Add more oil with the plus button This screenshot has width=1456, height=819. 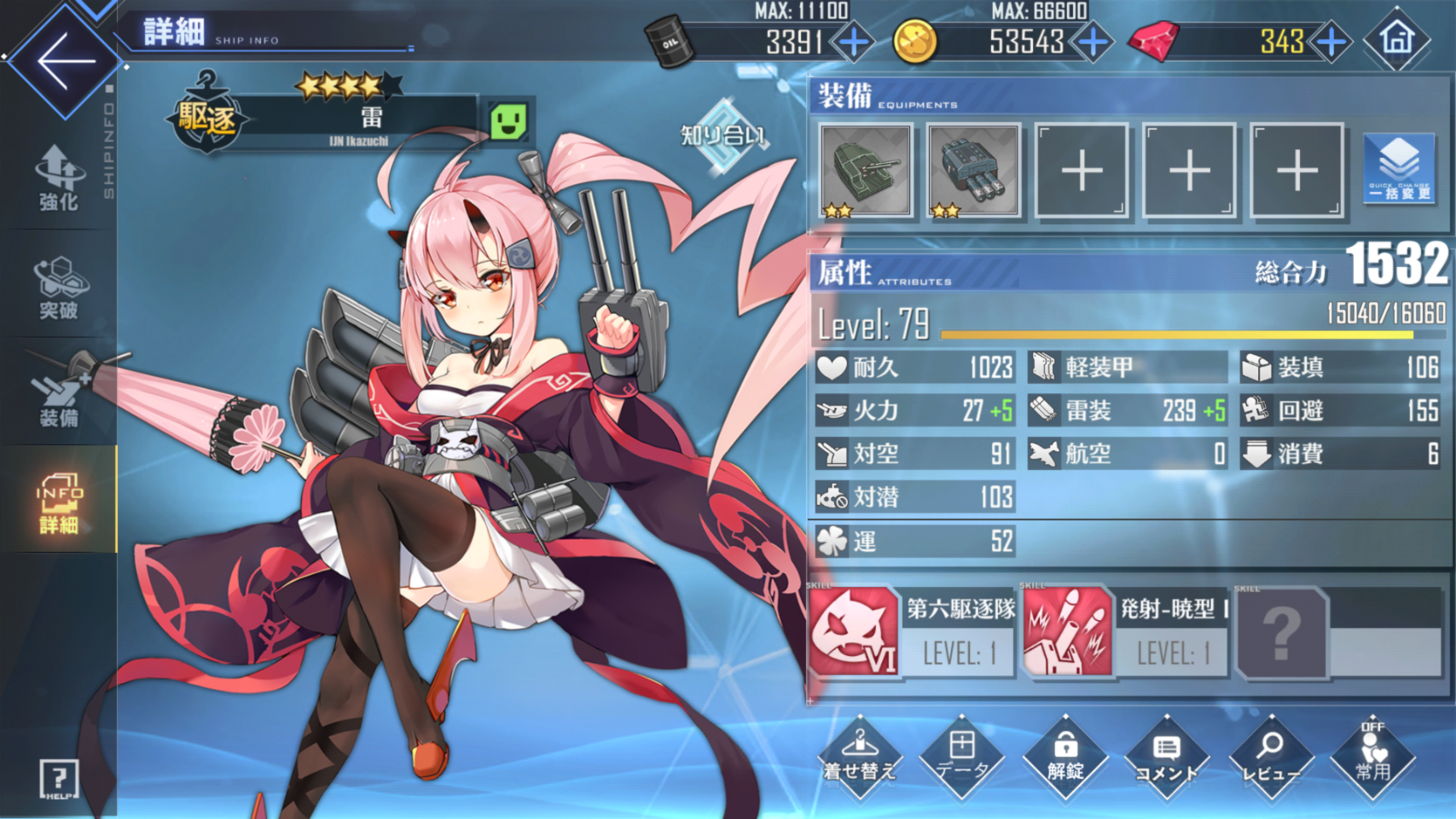pyautogui.click(x=853, y=41)
